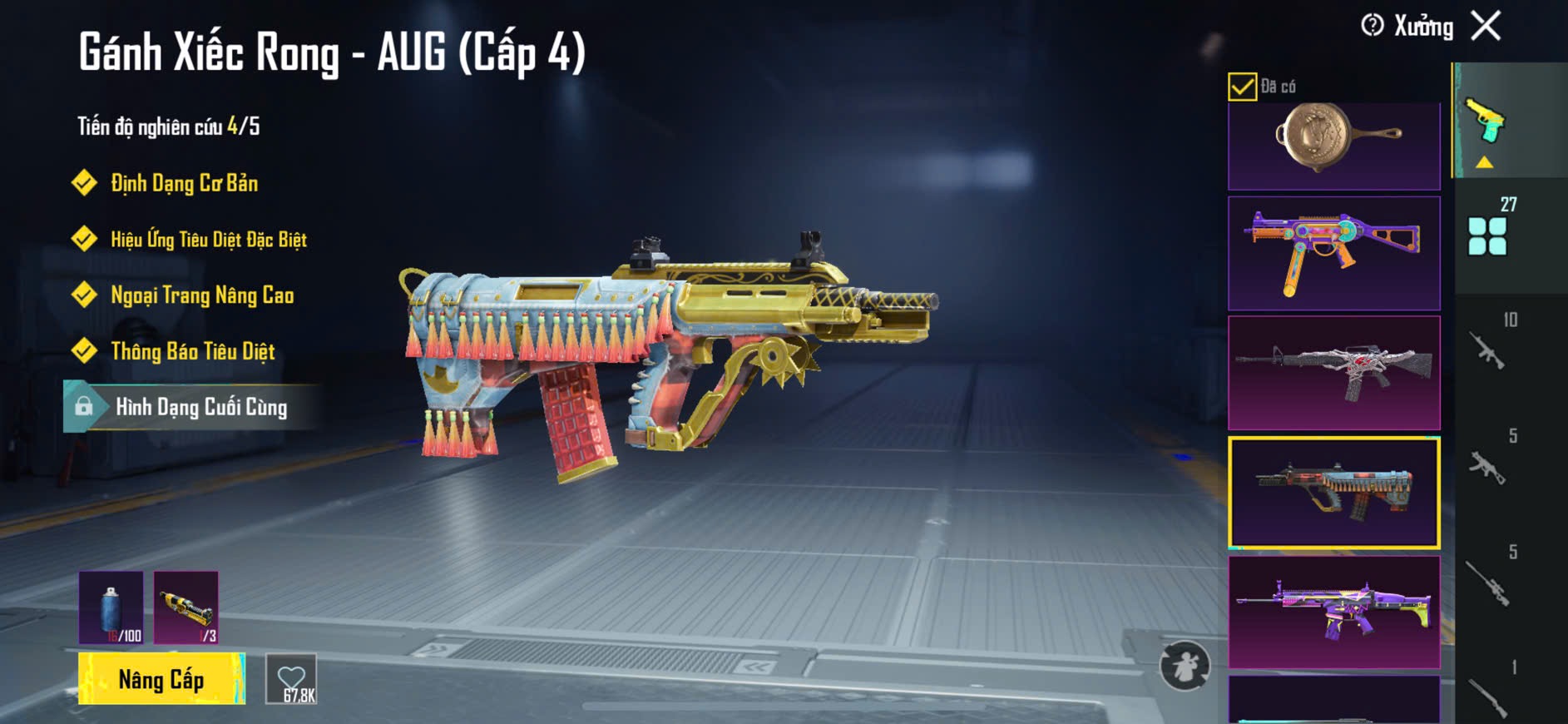This screenshot has height=724, width=1568.
Task: Select the Ngoại Trang Nâng Cao stage
Action: (x=201, y=295)
